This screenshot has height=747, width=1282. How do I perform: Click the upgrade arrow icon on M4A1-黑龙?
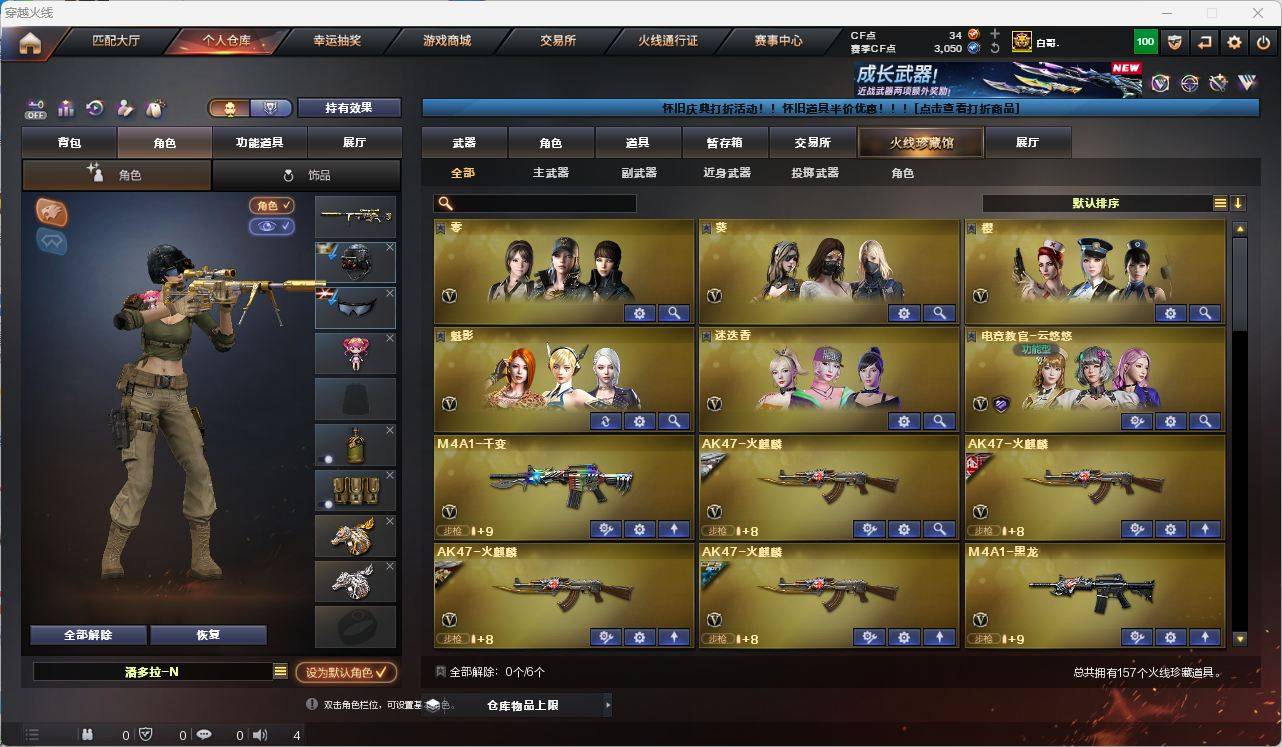click(1206, 637)
